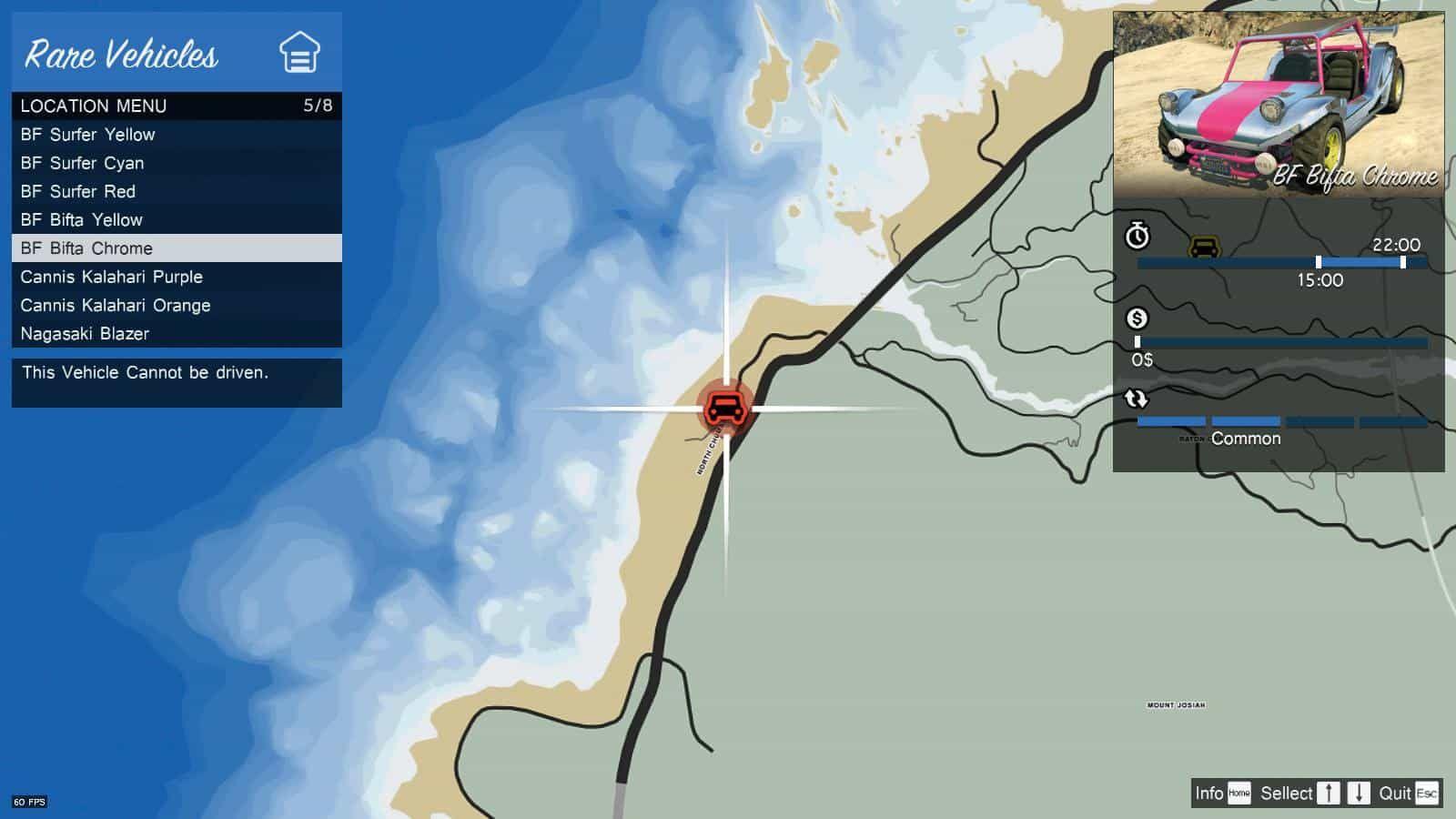Screen dimensions: 1456x819
Task: Choose Cannis Kalahari Purple location
Action: (111, 277)
